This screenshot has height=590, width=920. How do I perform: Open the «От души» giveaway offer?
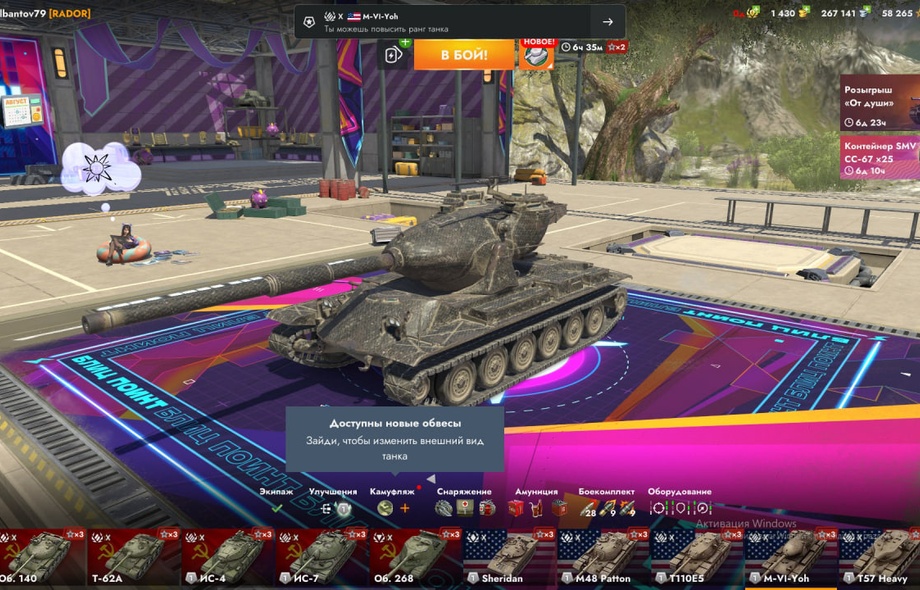pyautogui.click(x=879, y=102)
